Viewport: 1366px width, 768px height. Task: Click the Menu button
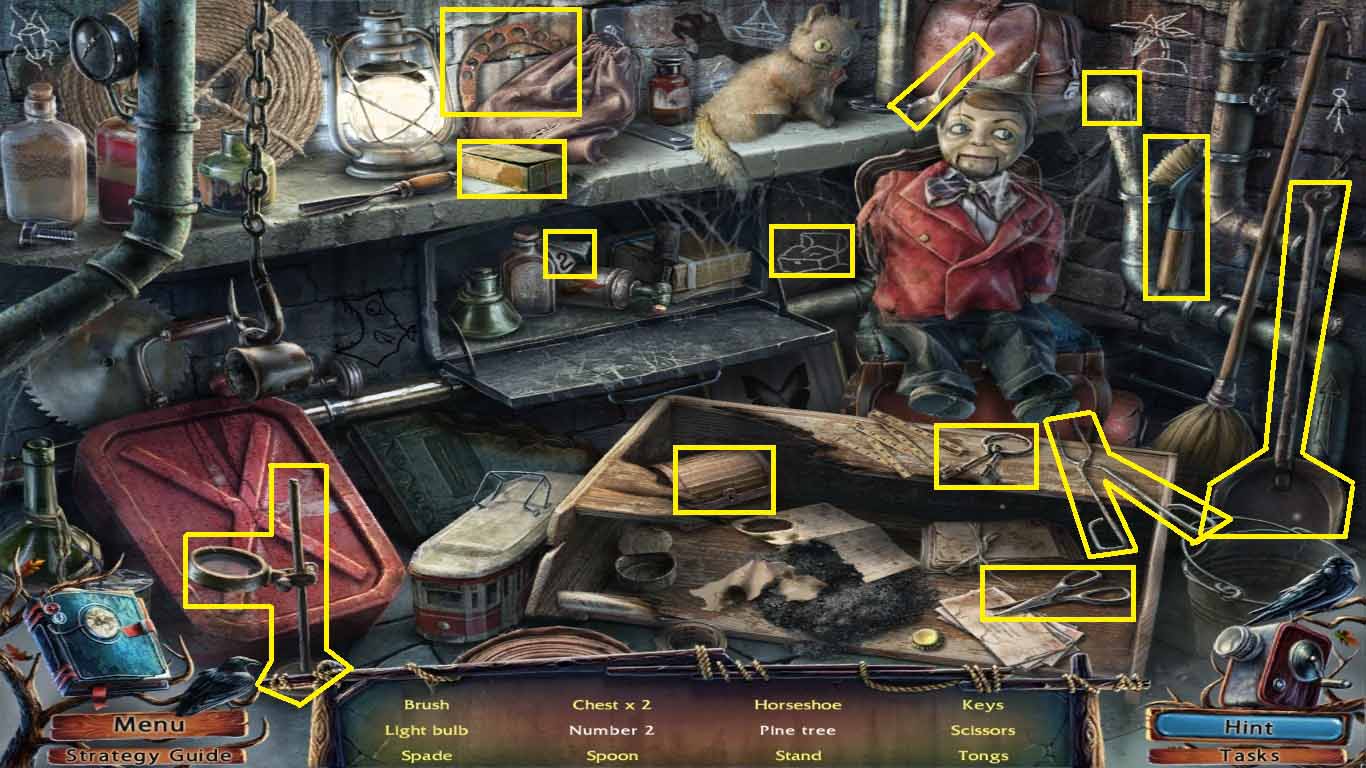point(148,724)
